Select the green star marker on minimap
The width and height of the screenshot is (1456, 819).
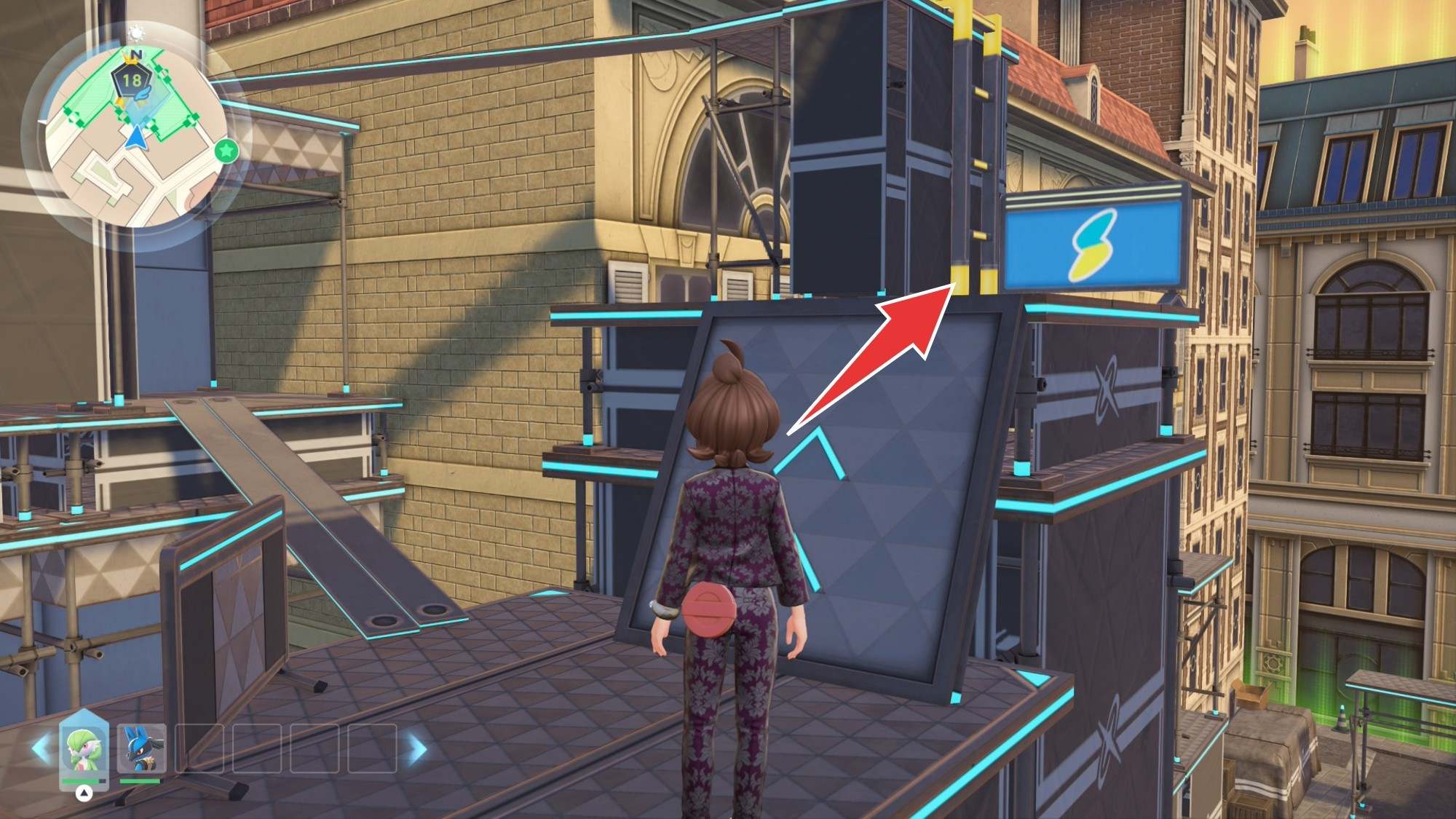227,151
